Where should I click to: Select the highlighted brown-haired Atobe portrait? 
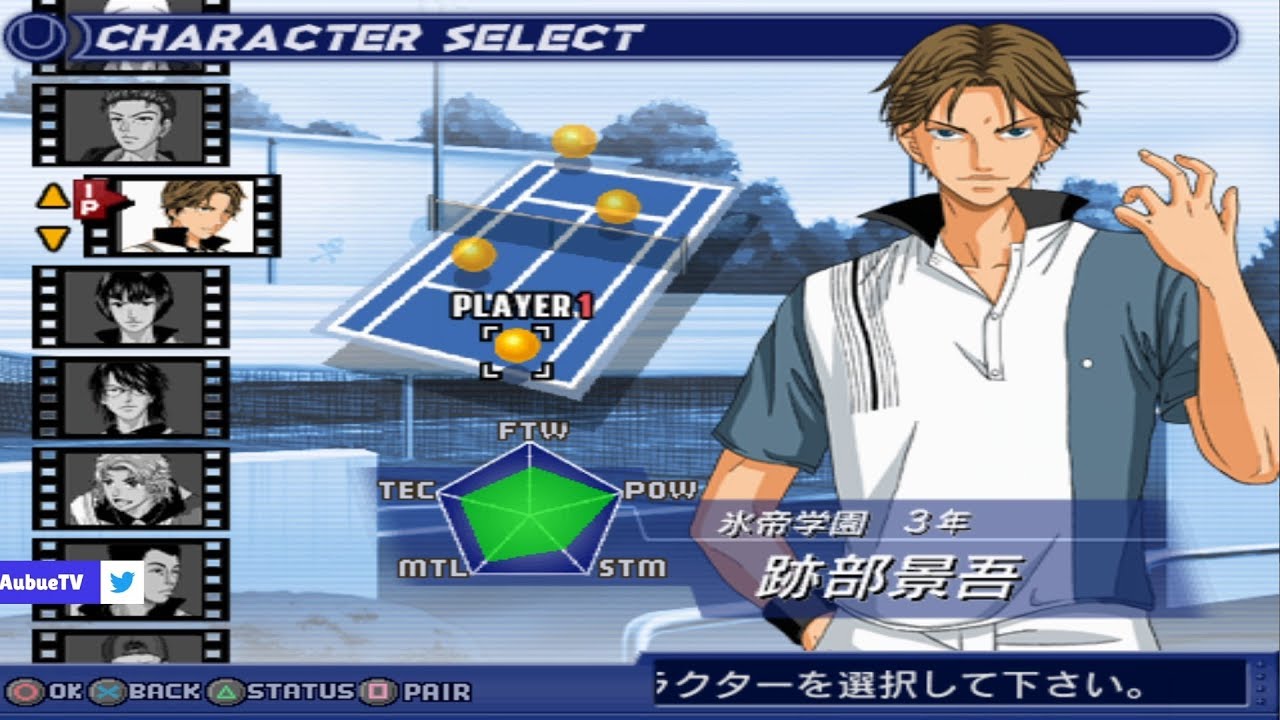point(188,215)
